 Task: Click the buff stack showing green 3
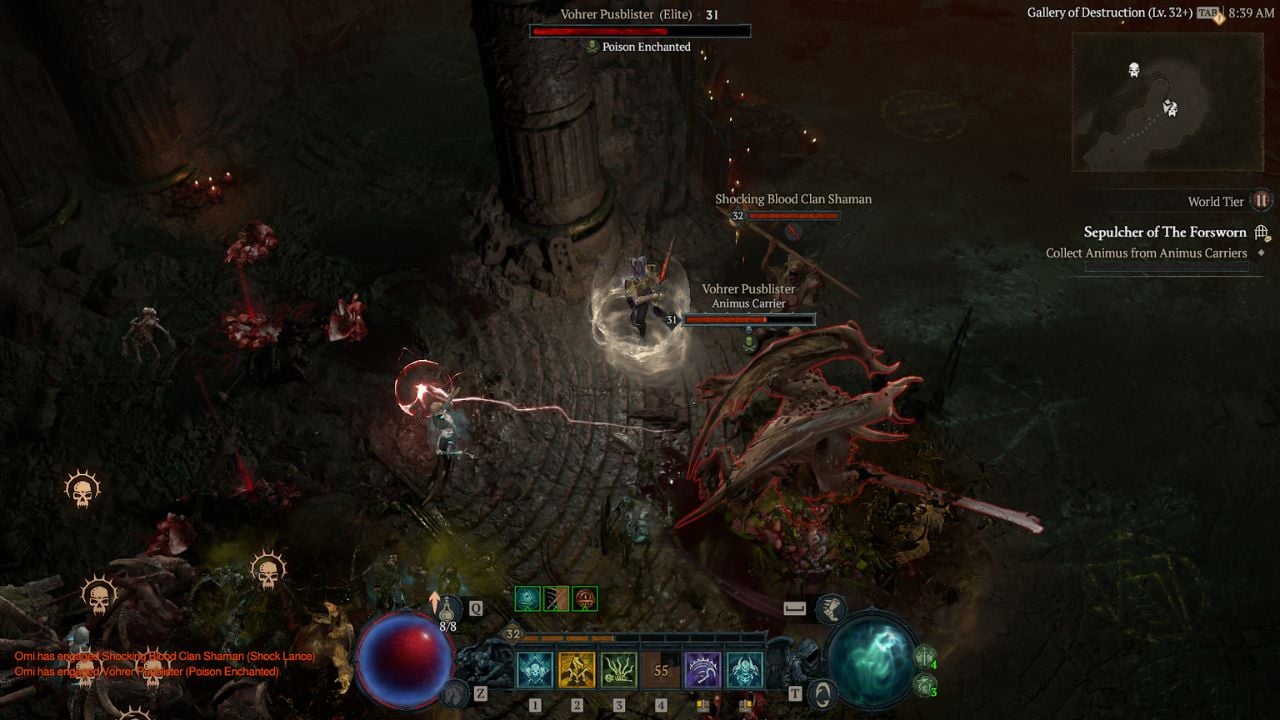tap(925, 686)
